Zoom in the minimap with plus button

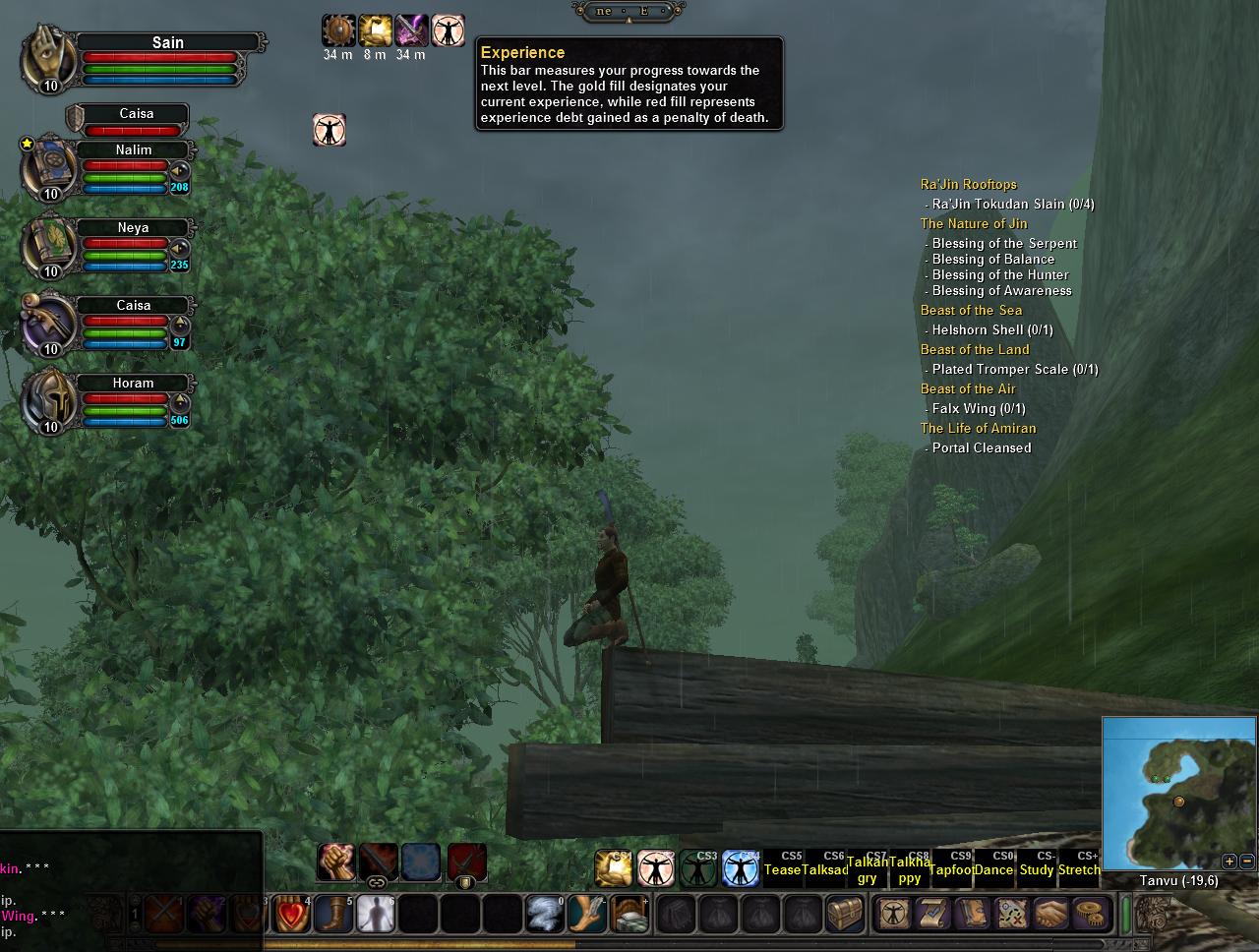tap(1229, 861)
